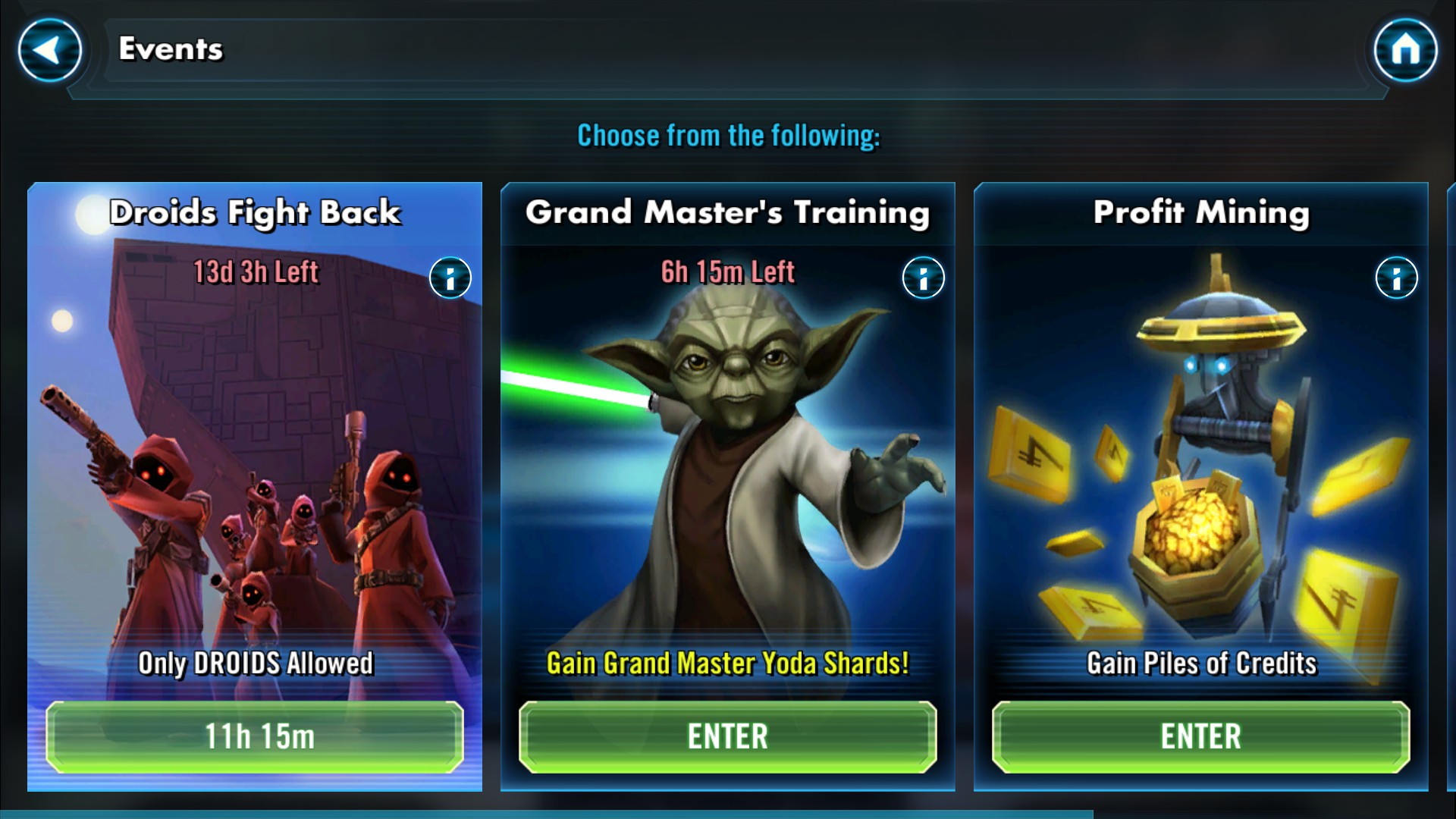The height and width of the screenshot is (819, 1456).
Task: Enter the Profit Mining event
Action: click(x=1200, y=736)
